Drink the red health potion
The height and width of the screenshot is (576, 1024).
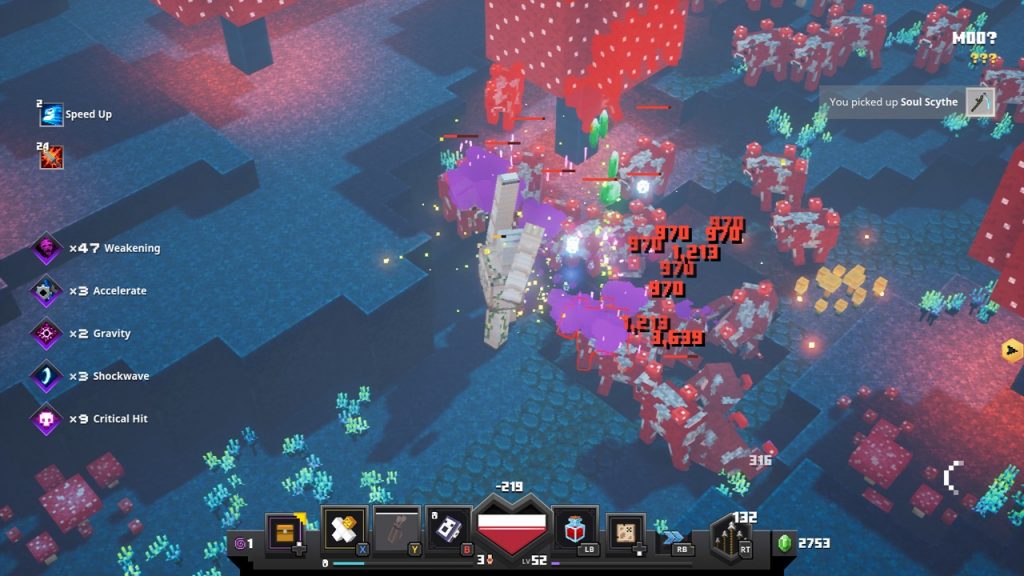pyautogui.click(x=574, y=529)
